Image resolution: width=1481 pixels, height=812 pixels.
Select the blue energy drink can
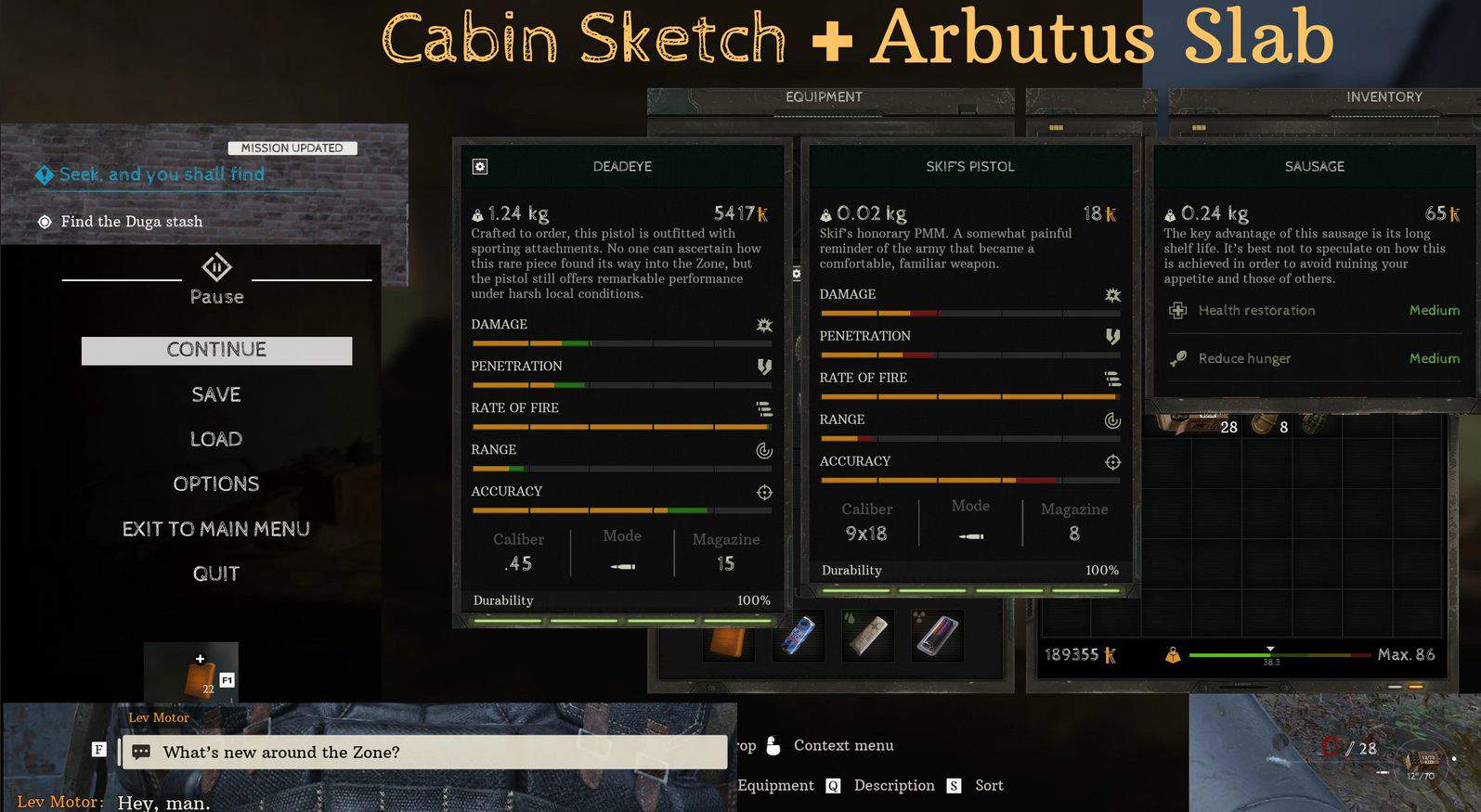[799, 637]
